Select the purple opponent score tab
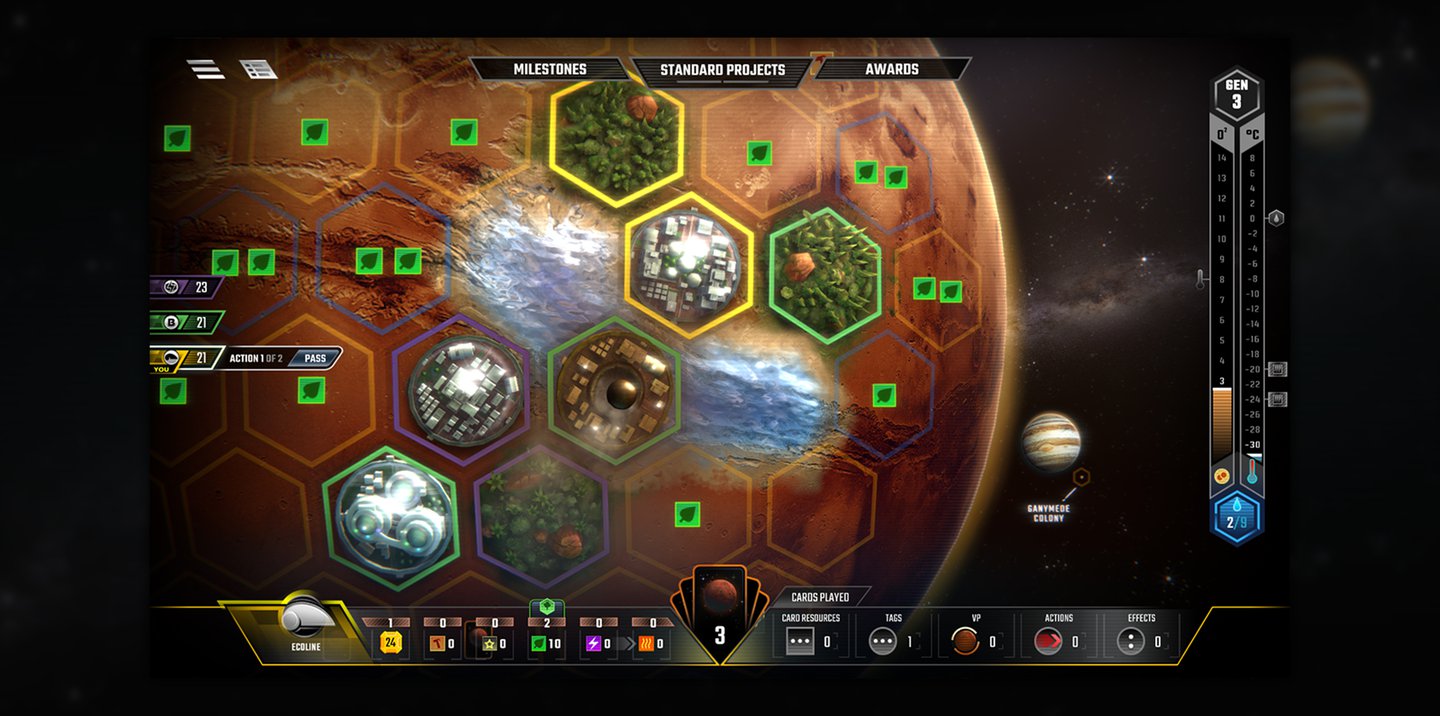Viewport: 1440px width, 716px height. click(x=186, y=287)
